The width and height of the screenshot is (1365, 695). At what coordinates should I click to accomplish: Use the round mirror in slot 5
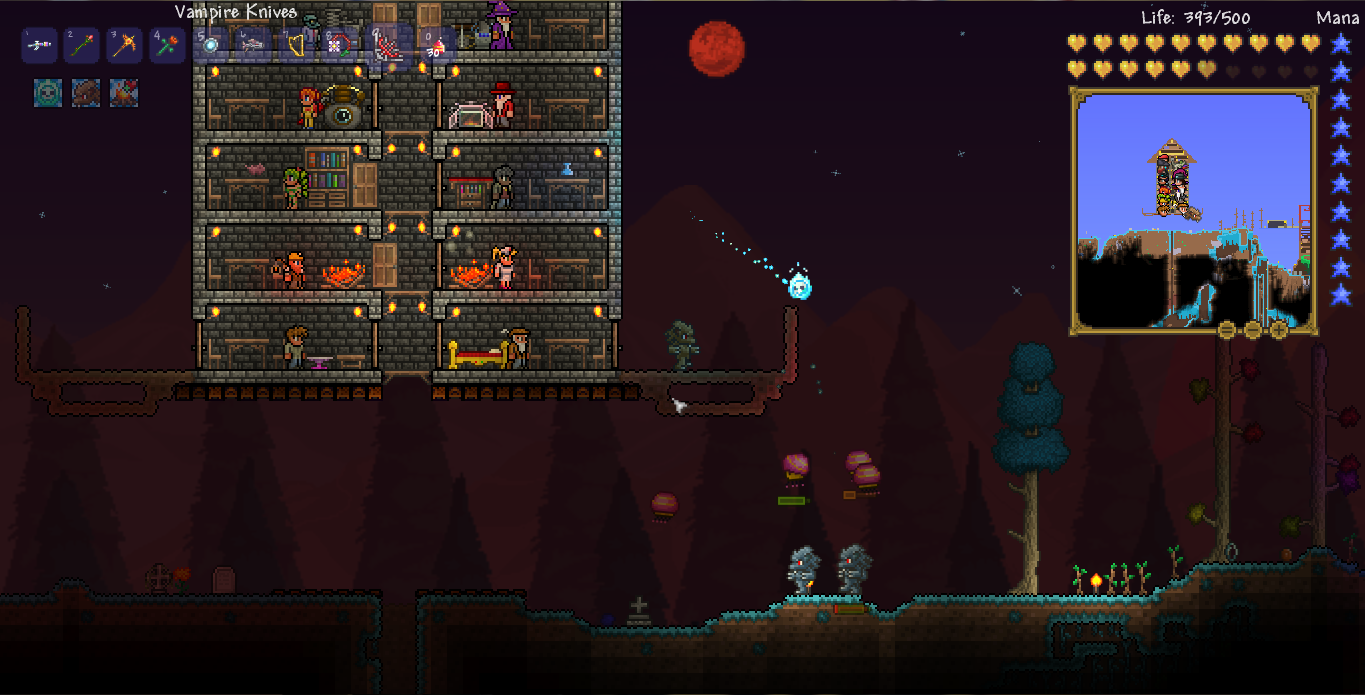(211, 46)
